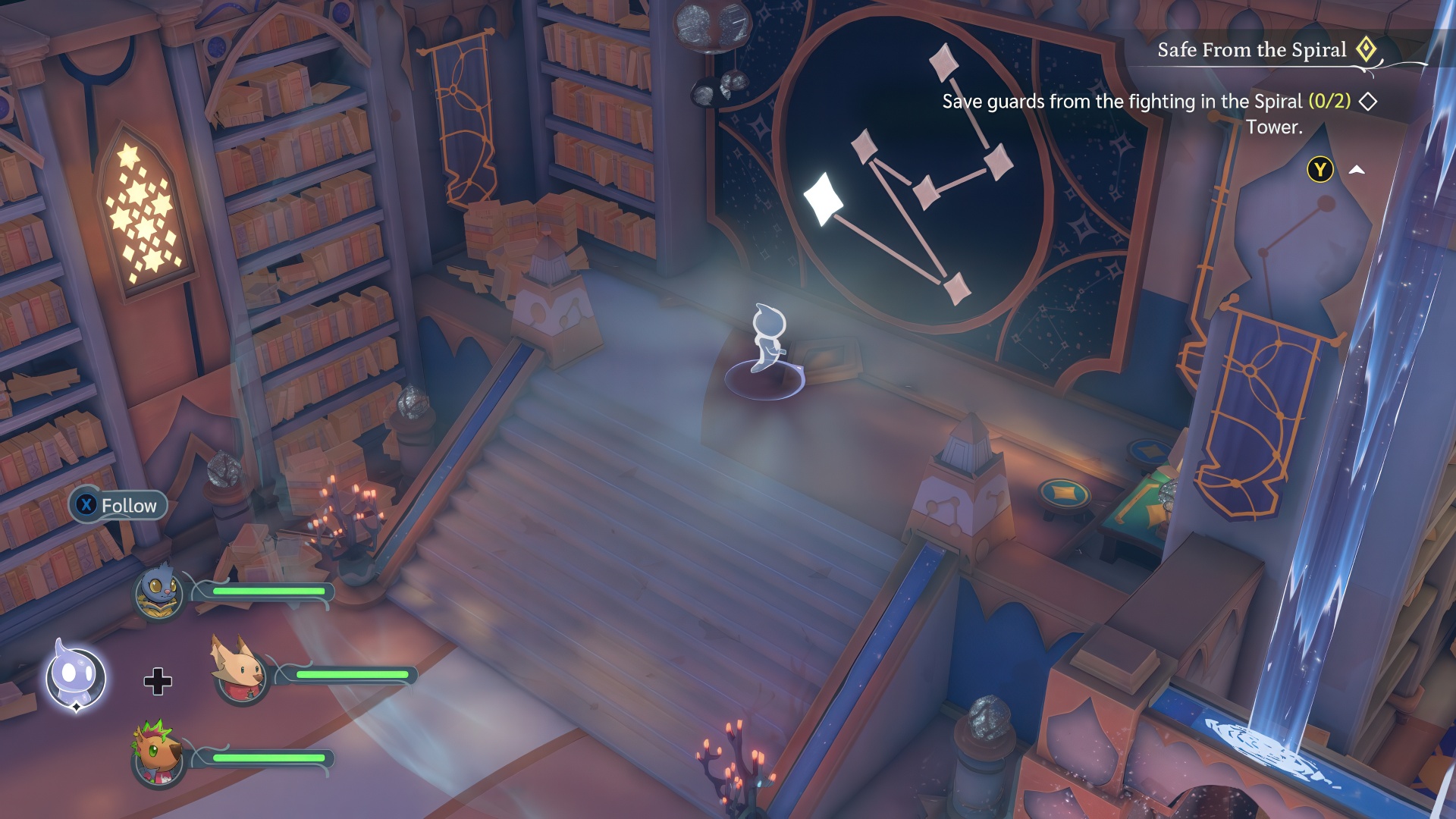Toggle the white diamond objective checkbox
The width and height of the screenshot is (1456, 819).
click(1368, 99)
